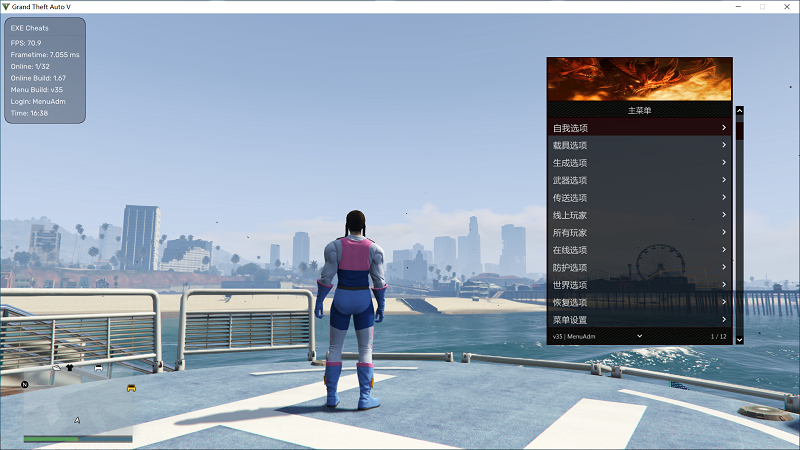The height and width of the screenshot is (450, 800).
Task: Open 菜单设置 menu settings
Action: 639,320
